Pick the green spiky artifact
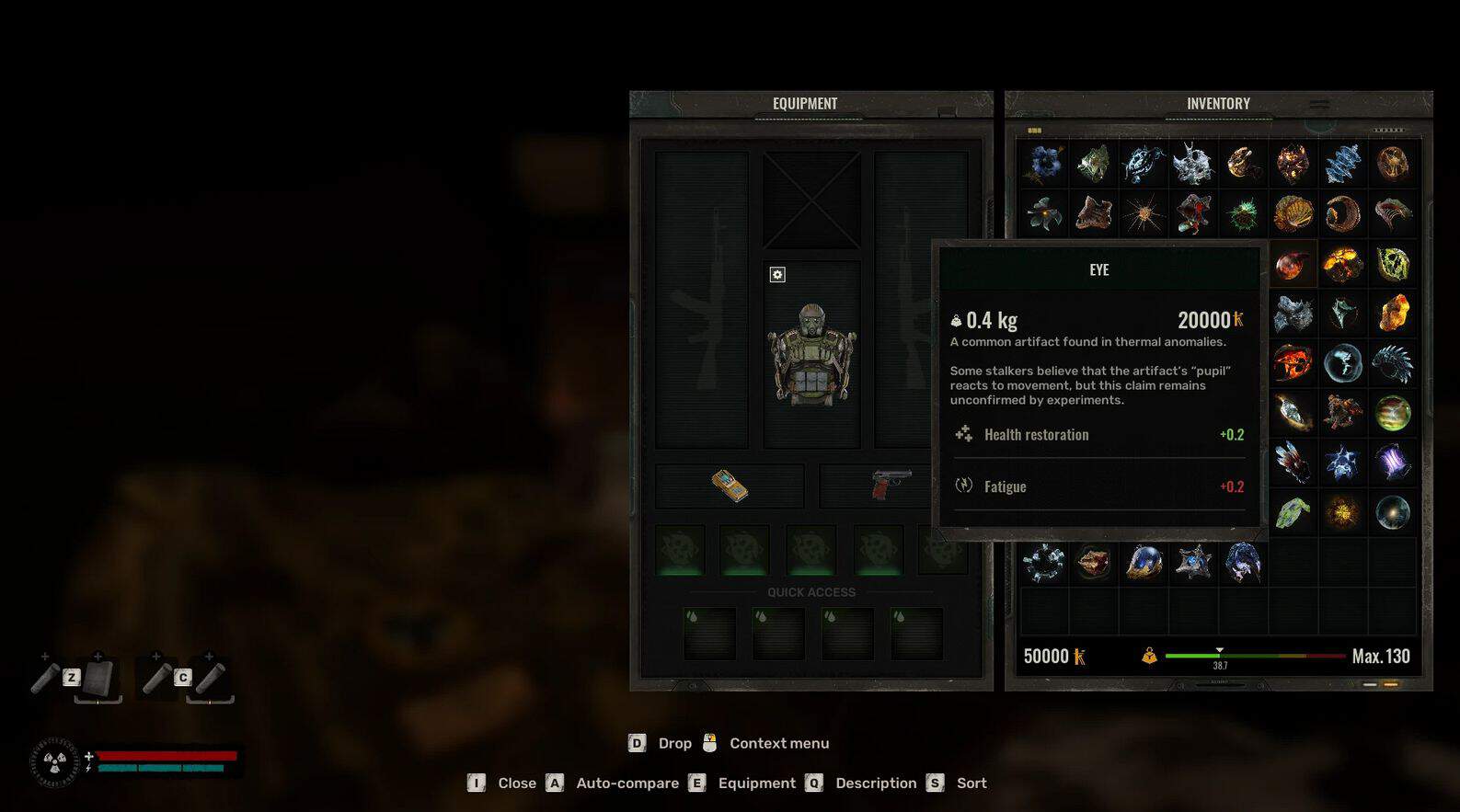 1243,214
